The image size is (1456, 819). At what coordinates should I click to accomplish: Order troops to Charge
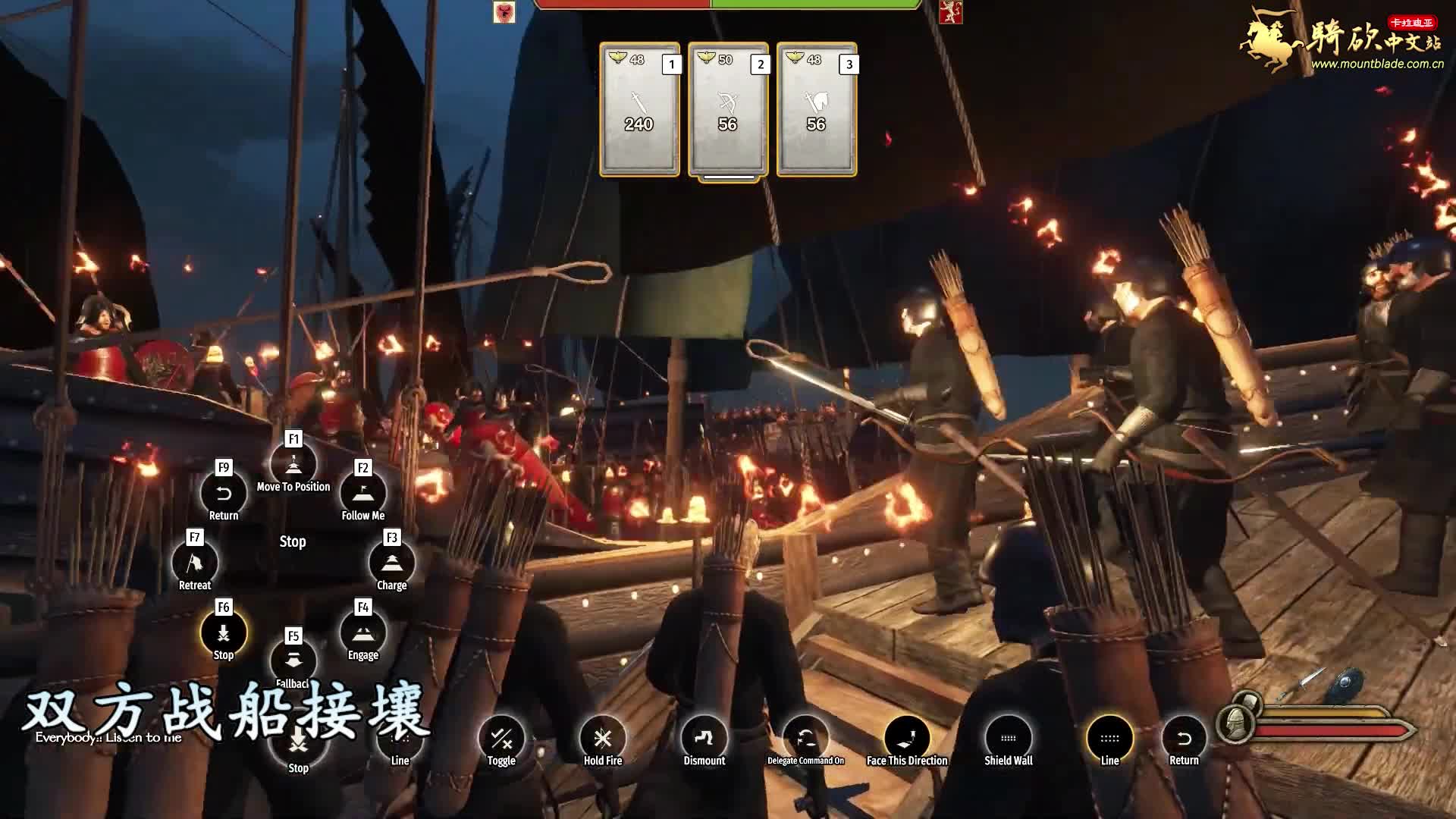(x=391, y=563)
